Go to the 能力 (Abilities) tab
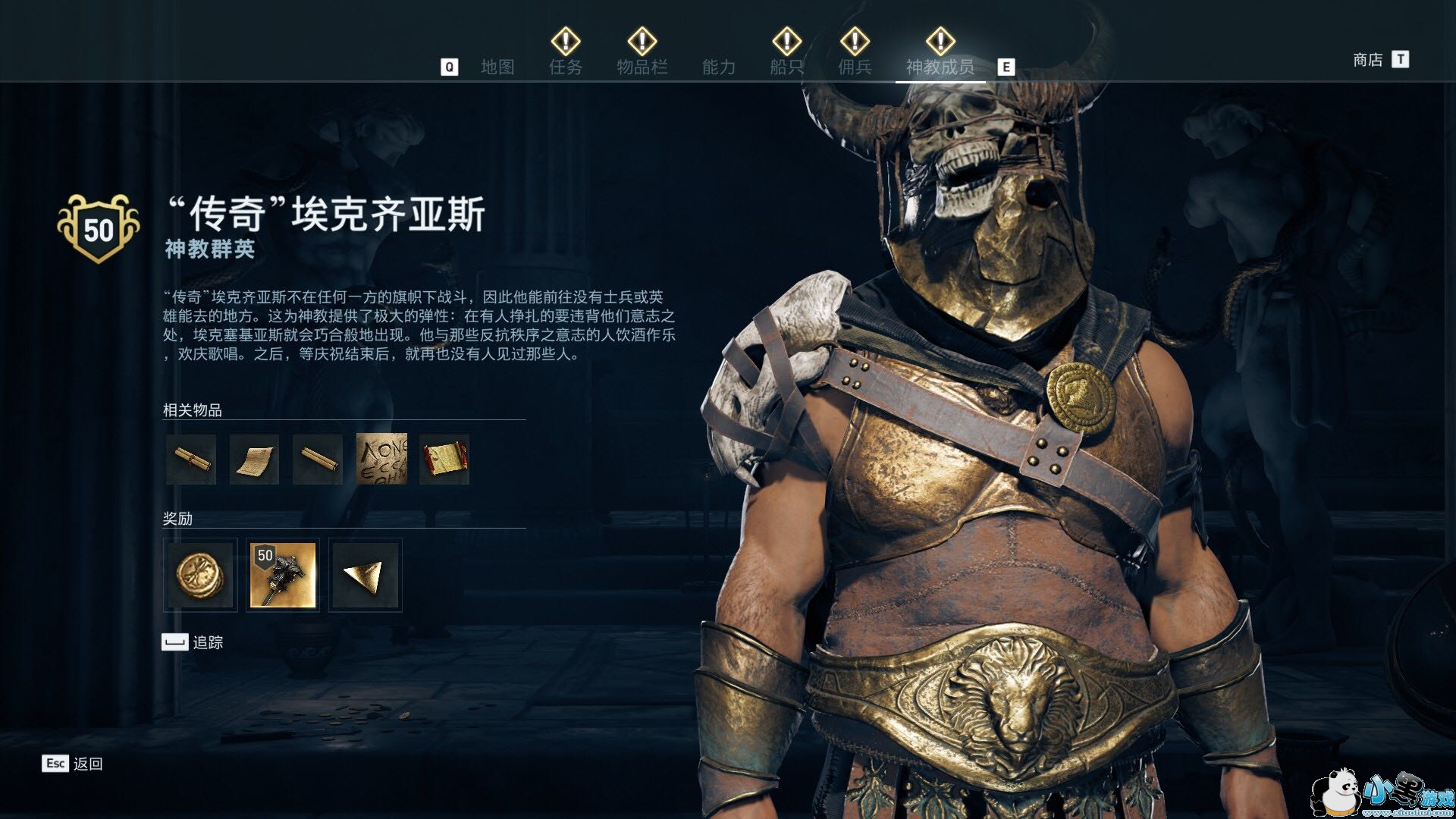 pos(718,67)
